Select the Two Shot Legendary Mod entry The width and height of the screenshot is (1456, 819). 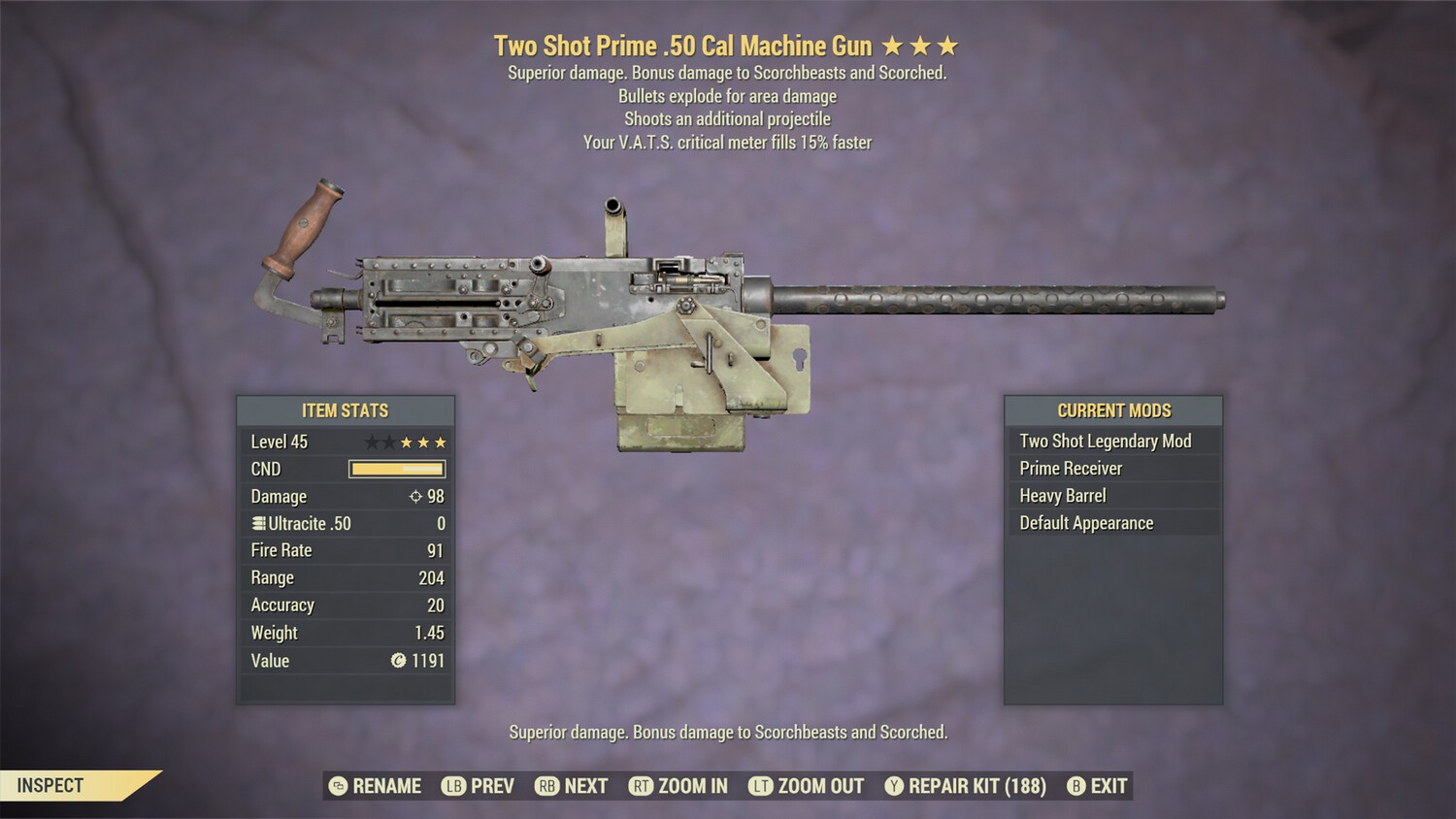[x=1105, y=441]
